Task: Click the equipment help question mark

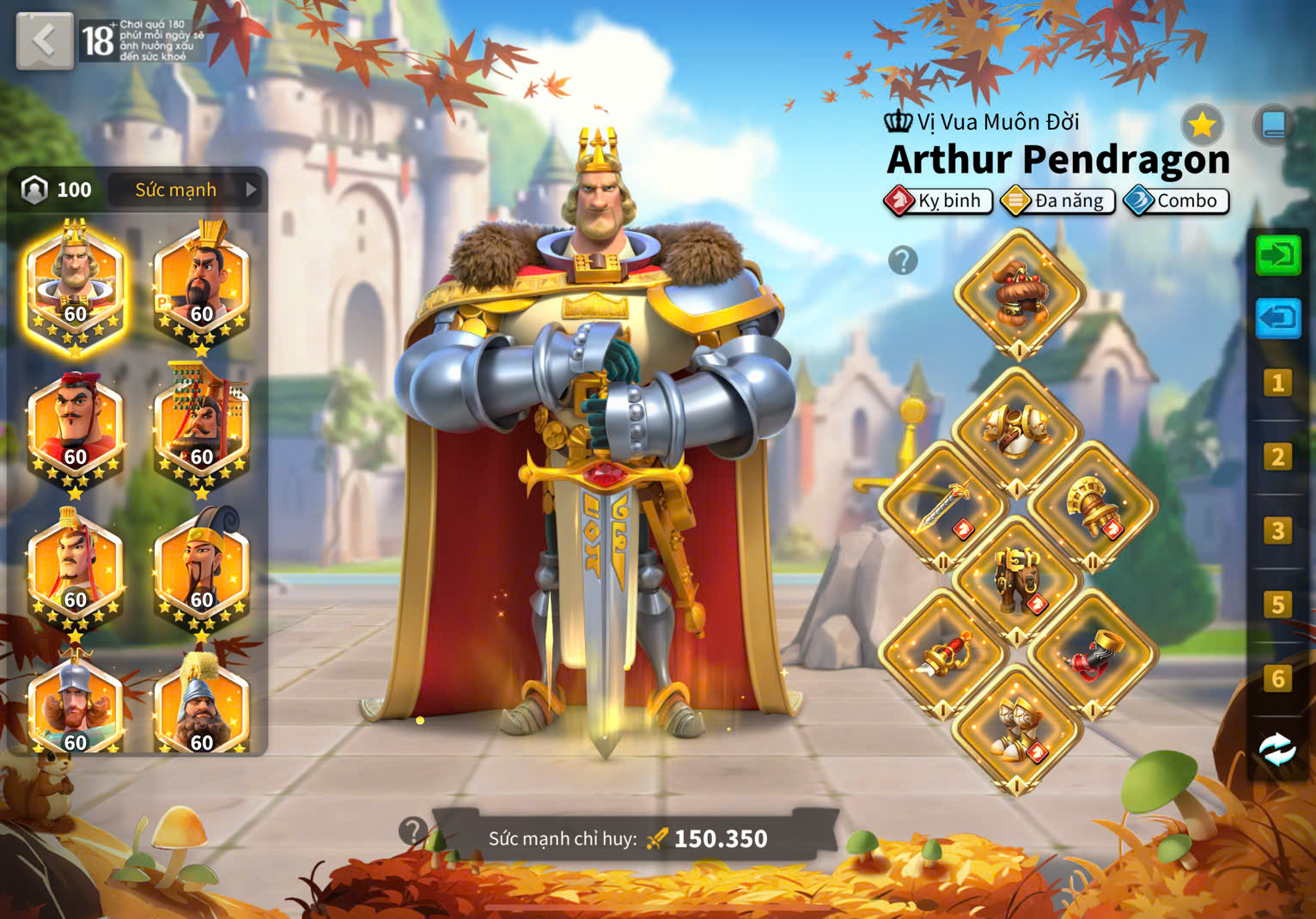Action: click(903, 260)
